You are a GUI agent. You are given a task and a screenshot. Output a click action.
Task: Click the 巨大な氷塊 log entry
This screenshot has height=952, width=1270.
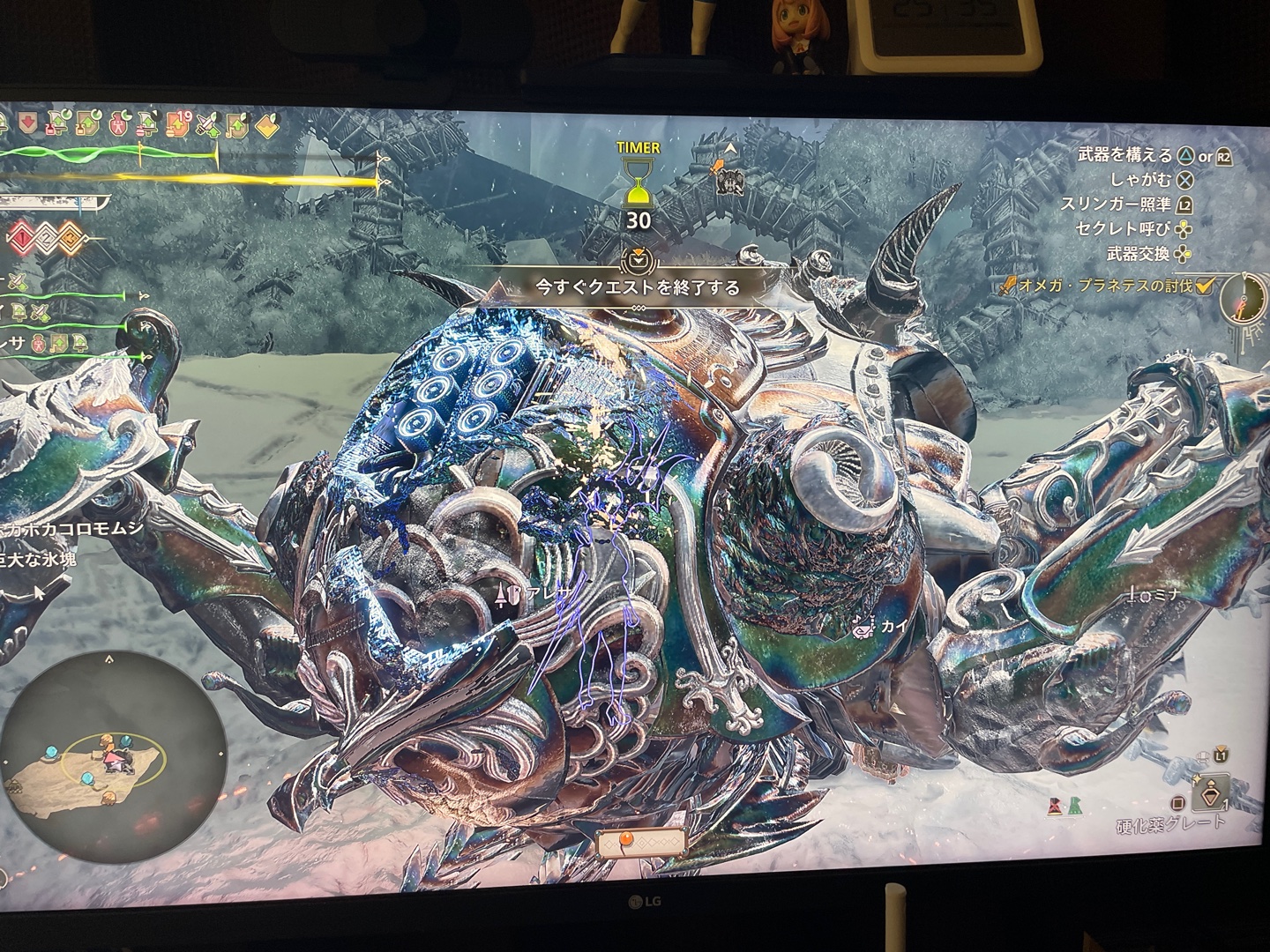(x=38, y=558)
